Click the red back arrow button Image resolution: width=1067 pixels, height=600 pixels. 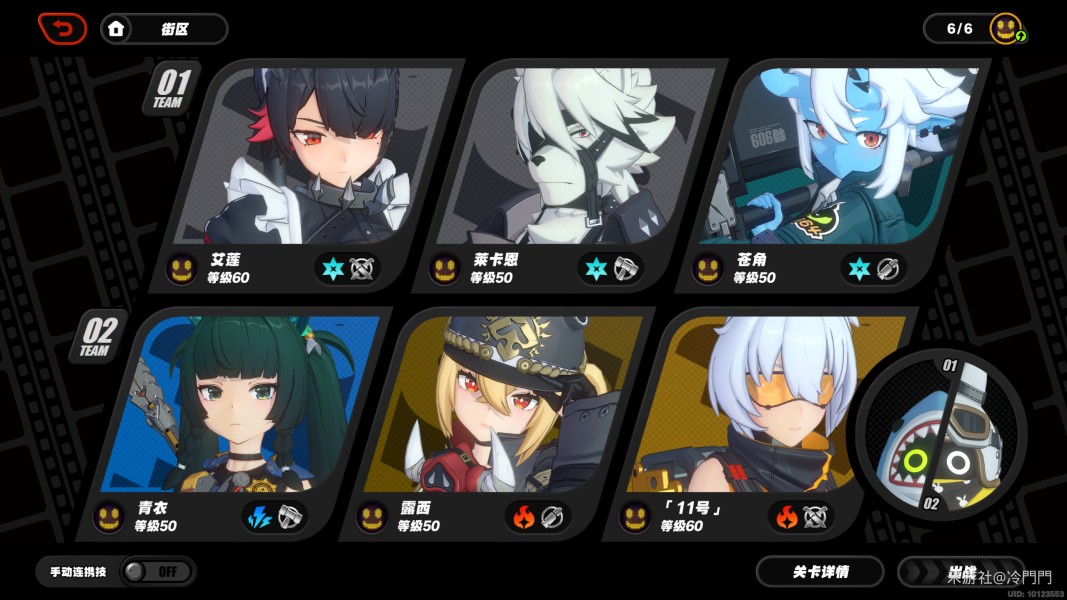click(62, 28)
